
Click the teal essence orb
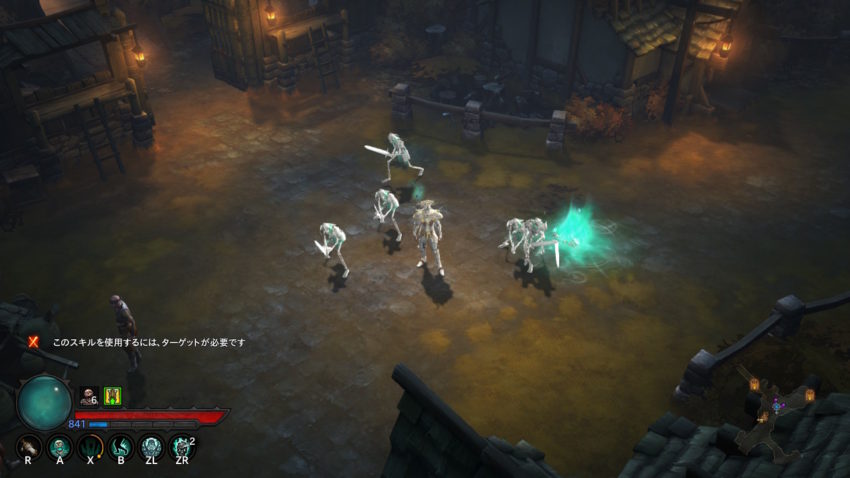click(x=44, y=402)
